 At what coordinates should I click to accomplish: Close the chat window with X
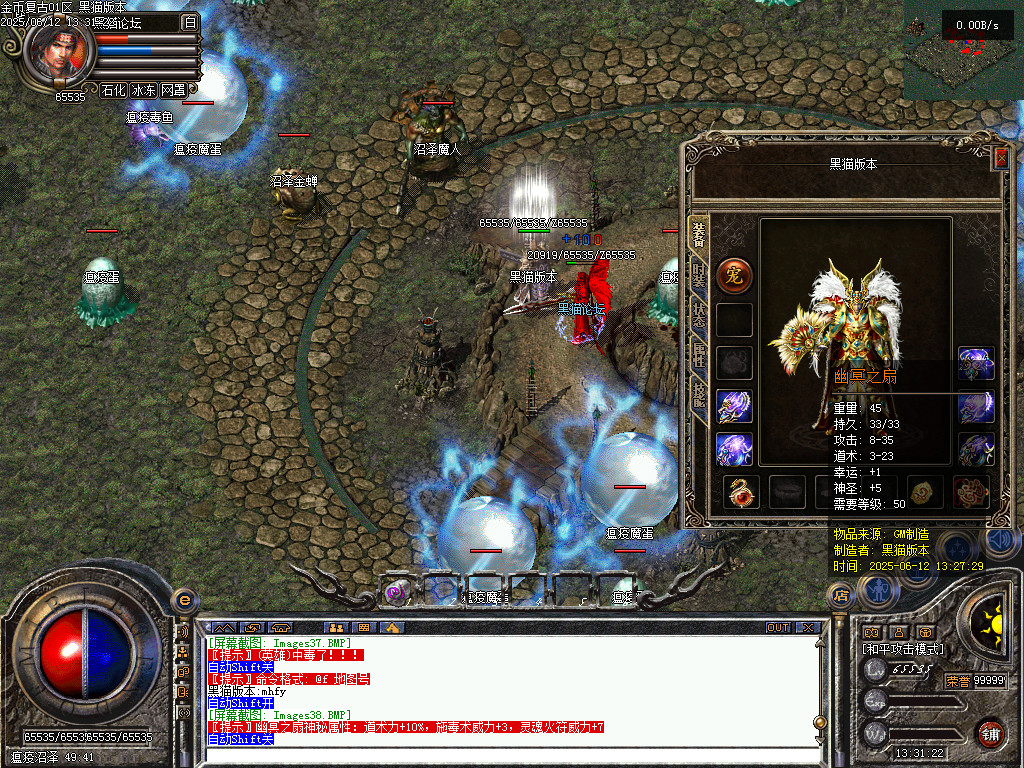808,628
